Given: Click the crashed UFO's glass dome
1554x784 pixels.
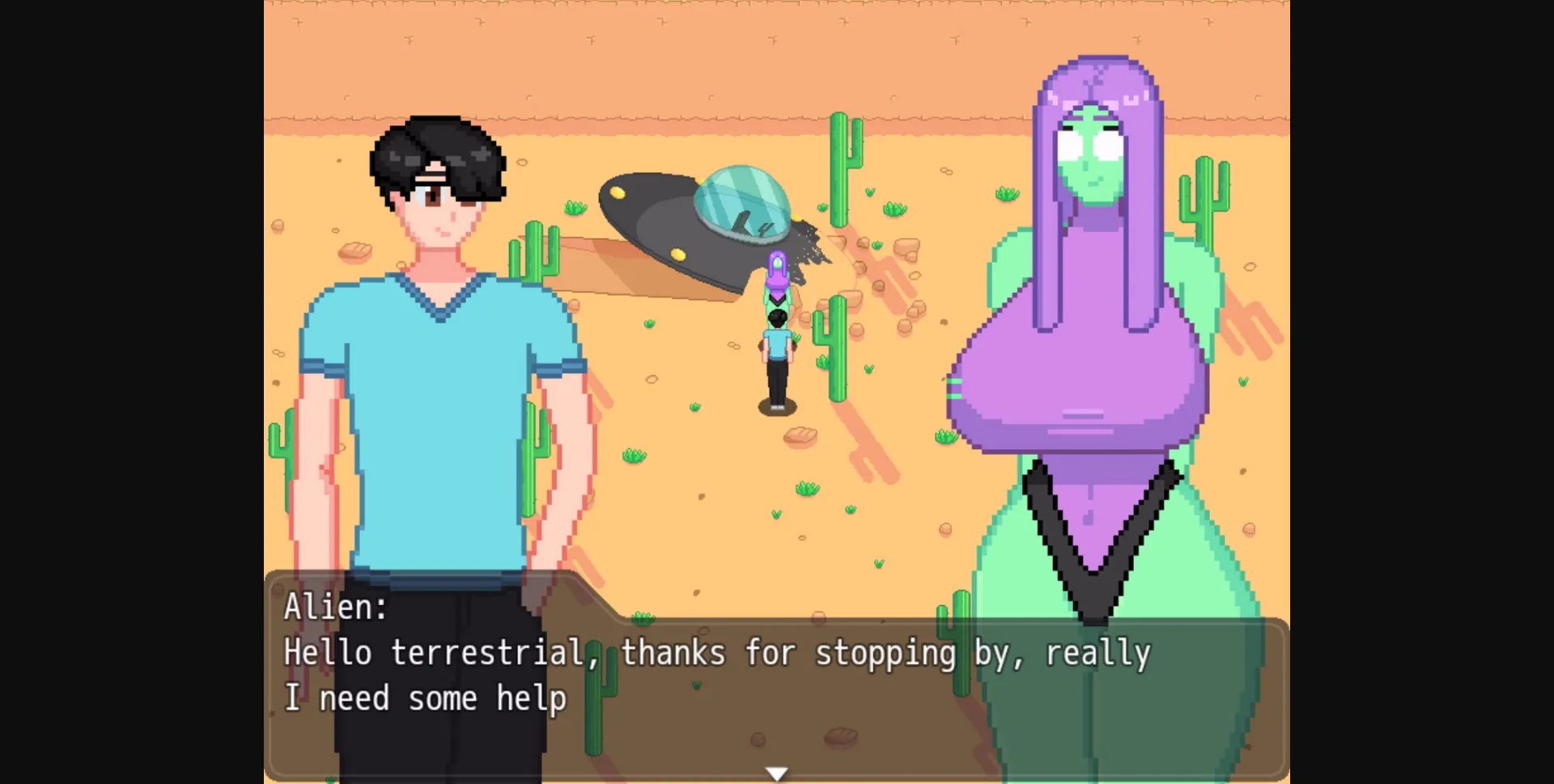Looking at the screenshot, I should (743, 202).
